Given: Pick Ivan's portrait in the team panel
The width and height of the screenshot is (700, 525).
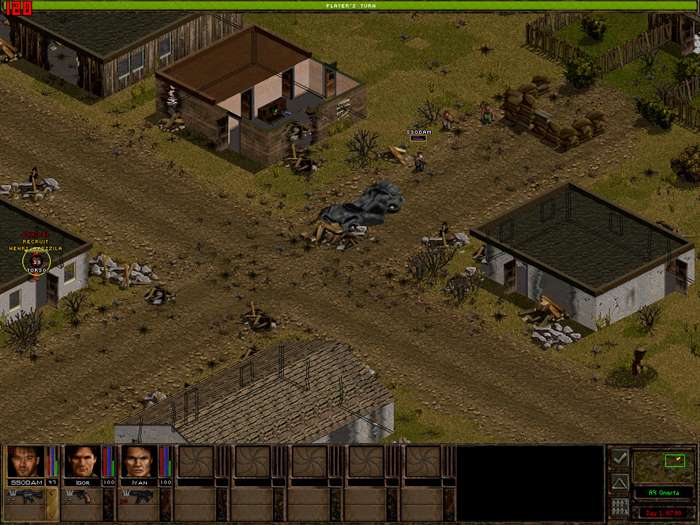Looking at the screenshot, I should pyautogui.click(x=139, y=462).
